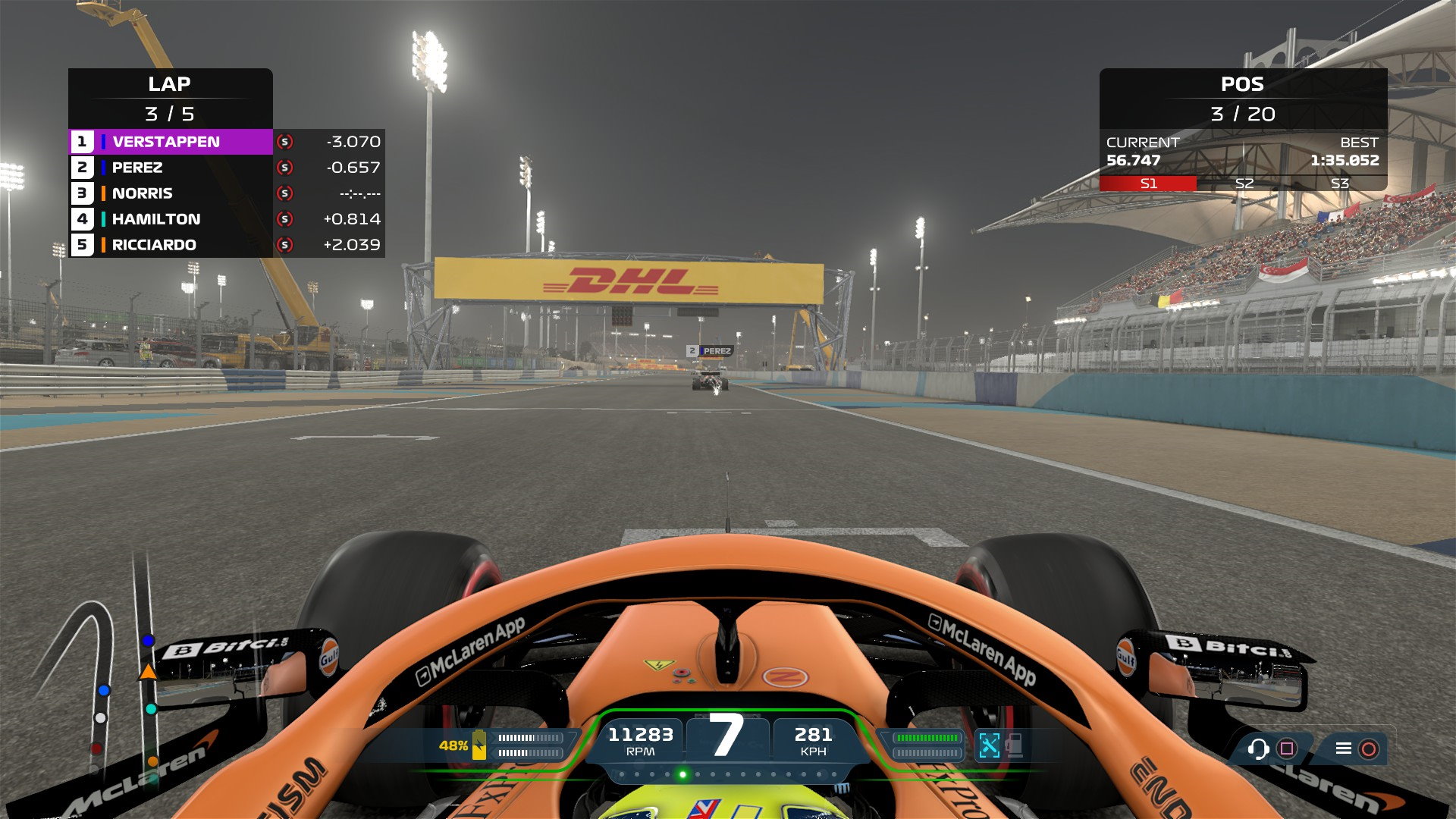Image resolution: width=1456 pixels, height=819 pixels.
Task: Click the Perez name tag above the car ahead
Action: (x=710, y=351)
